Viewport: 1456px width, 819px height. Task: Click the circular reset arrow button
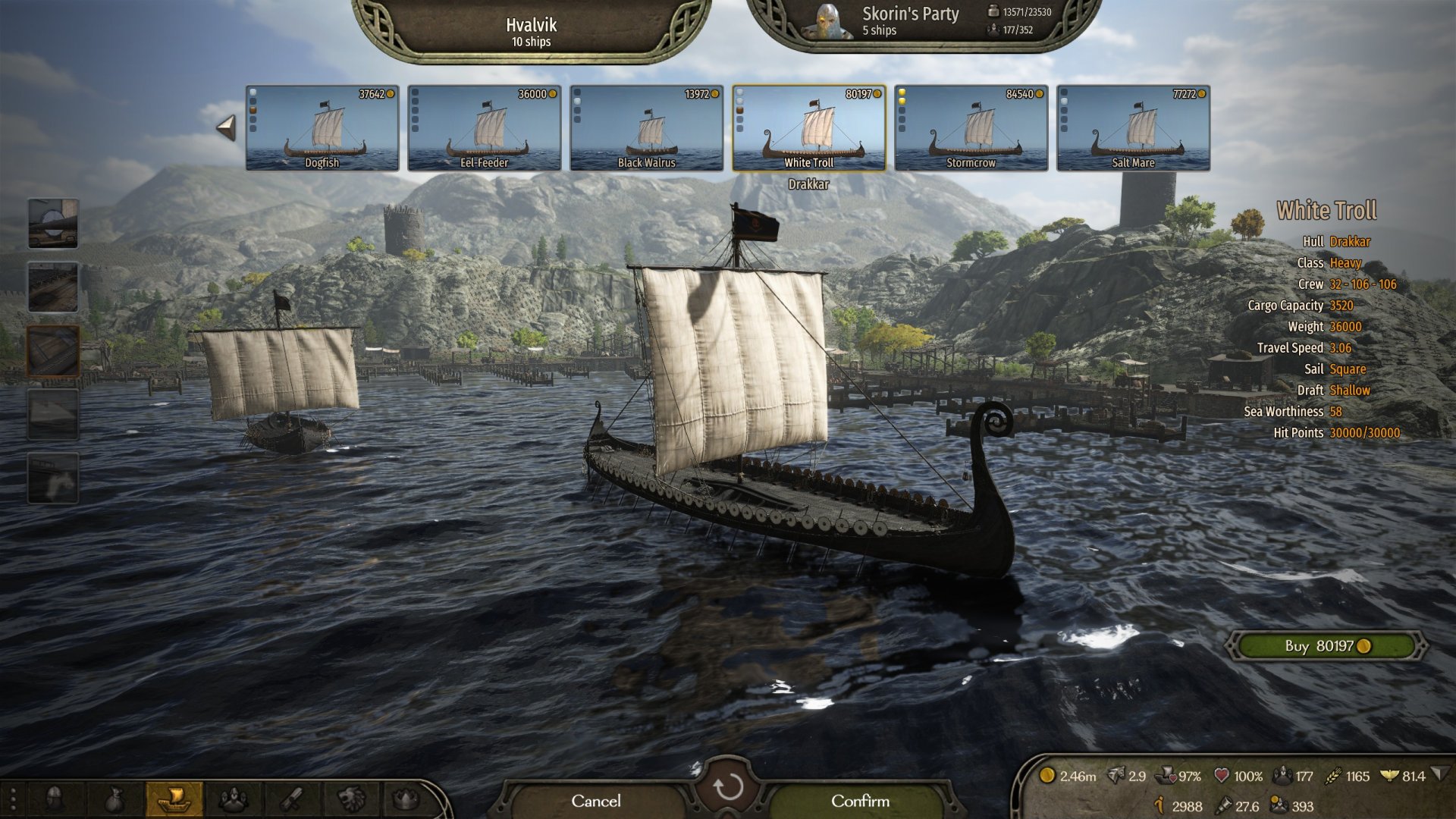coord(728,787)
